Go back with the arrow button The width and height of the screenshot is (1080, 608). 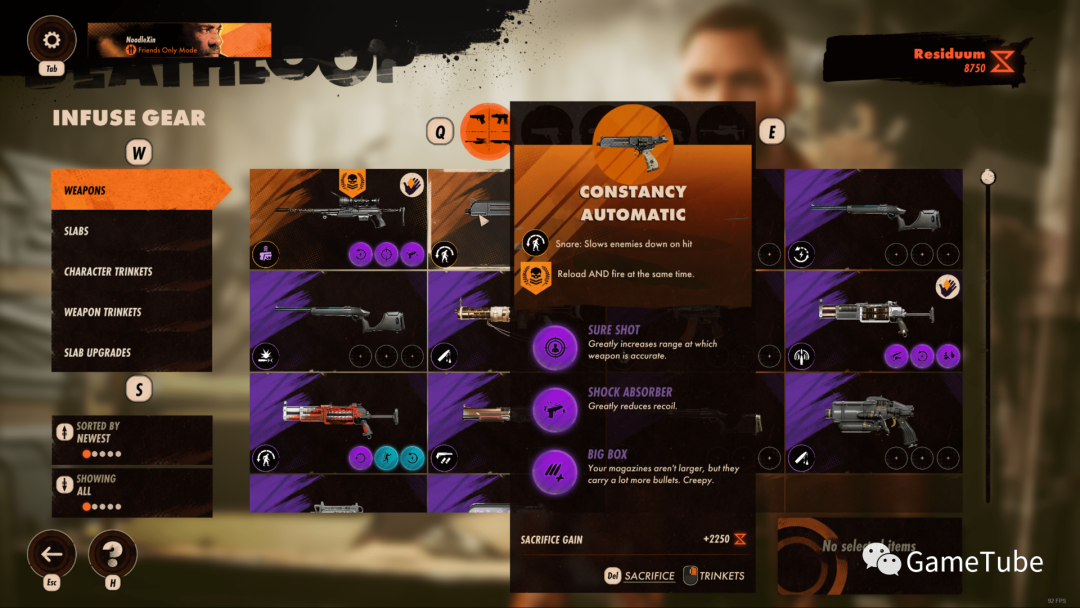52,554
